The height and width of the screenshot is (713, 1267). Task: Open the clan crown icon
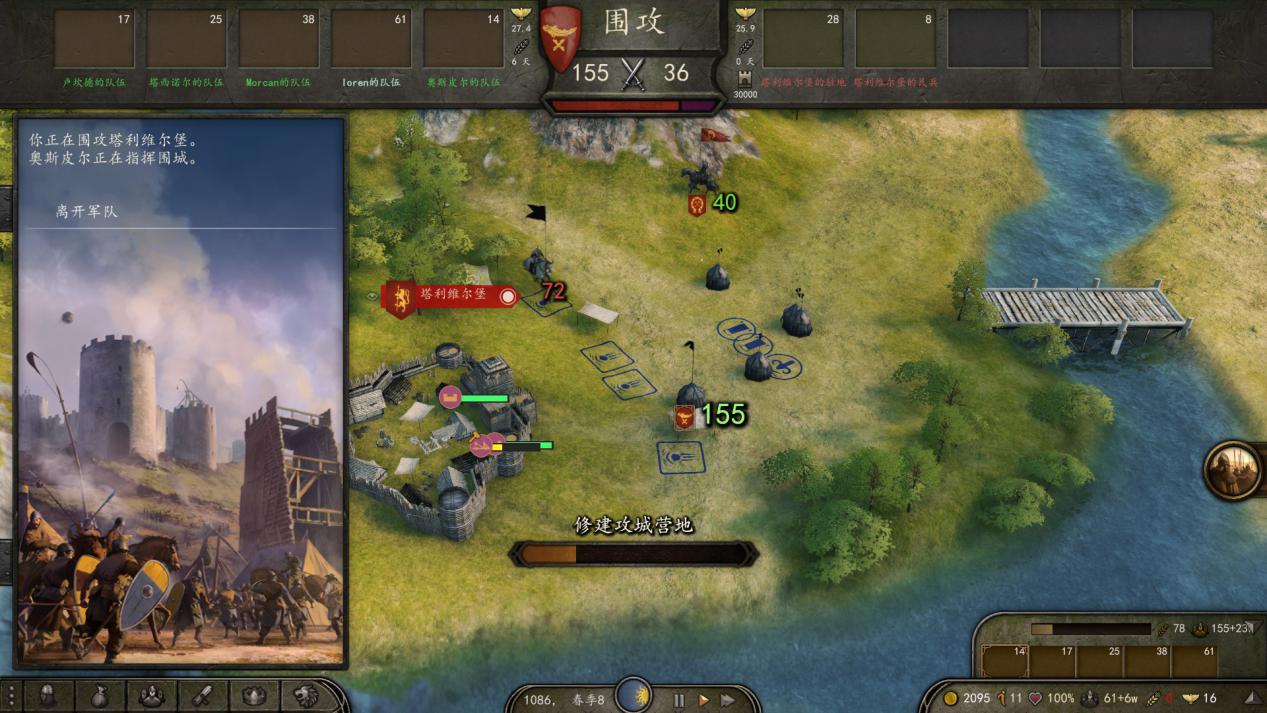(254, 696)
